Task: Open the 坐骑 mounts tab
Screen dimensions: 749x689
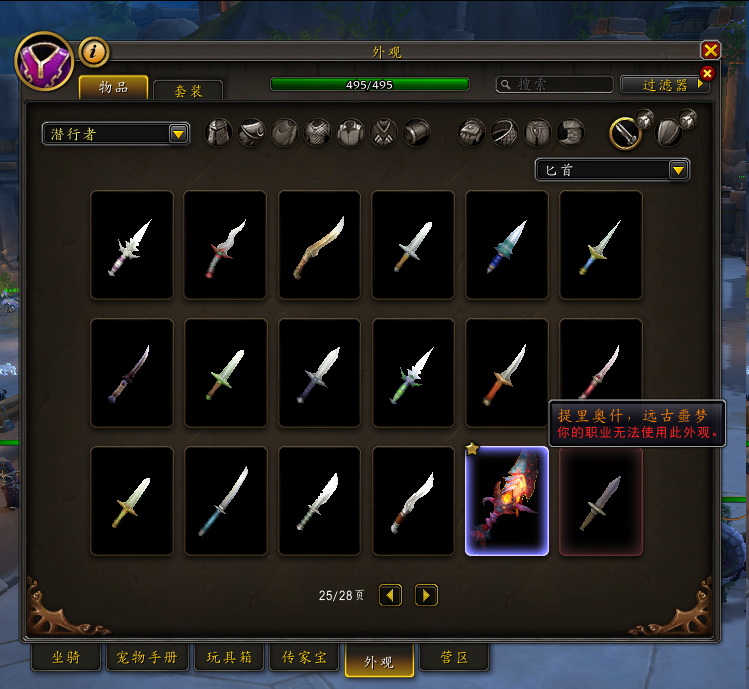Action: 66,658
